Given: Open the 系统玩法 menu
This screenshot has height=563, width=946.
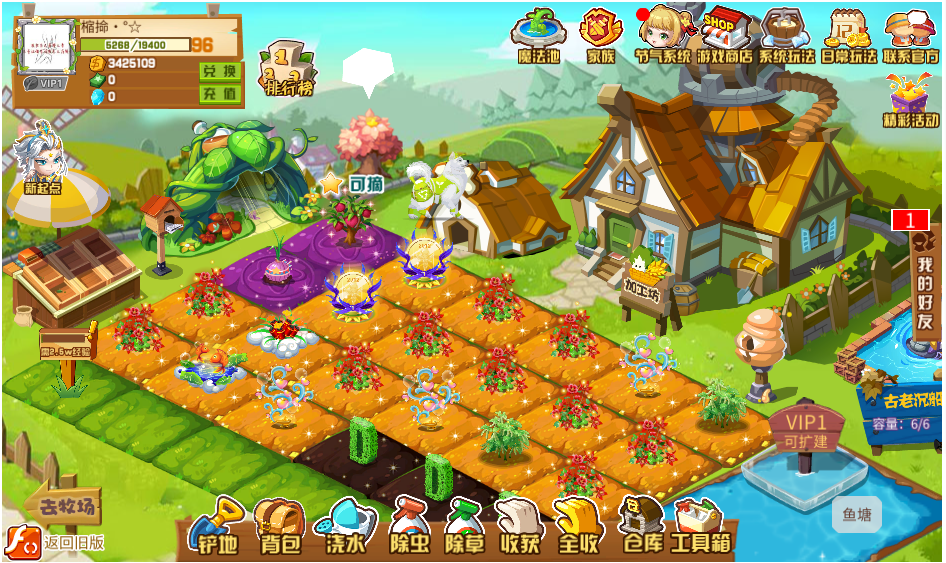Looking at the screenshot, I should coord(786,35).
